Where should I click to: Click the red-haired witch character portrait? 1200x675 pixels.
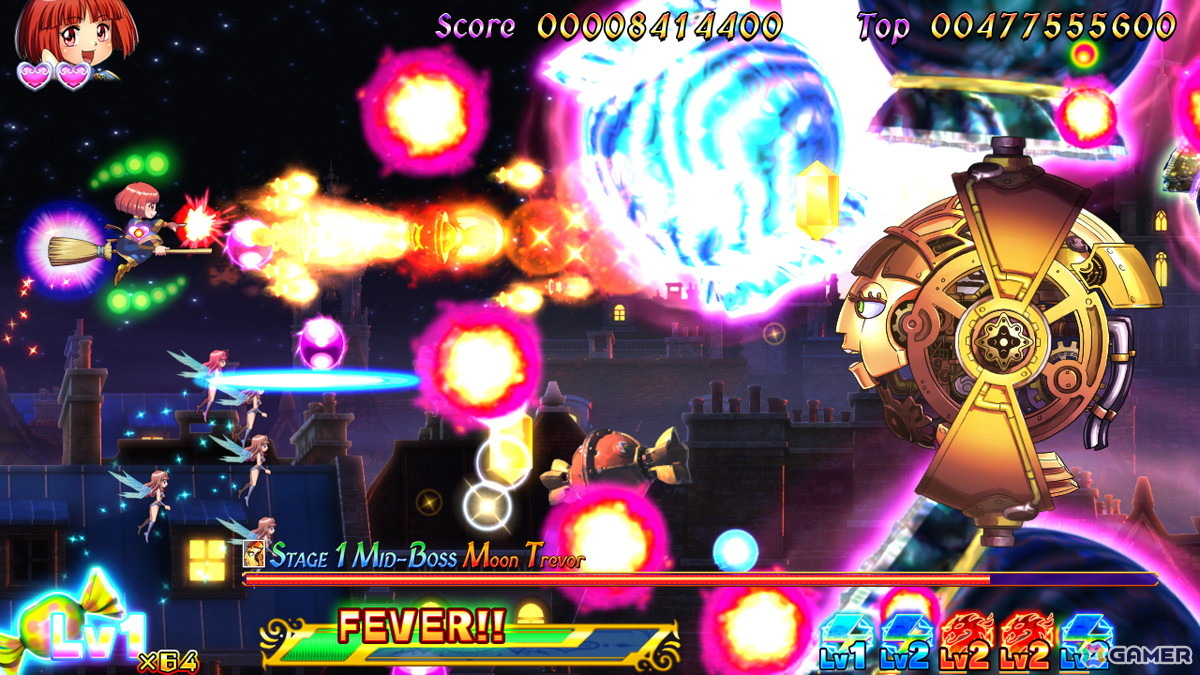74,35
